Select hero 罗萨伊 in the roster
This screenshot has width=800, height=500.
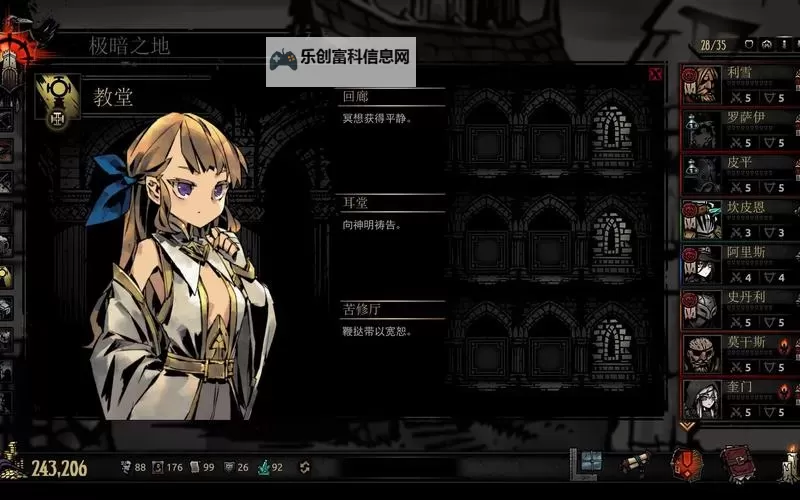(739, 129)
